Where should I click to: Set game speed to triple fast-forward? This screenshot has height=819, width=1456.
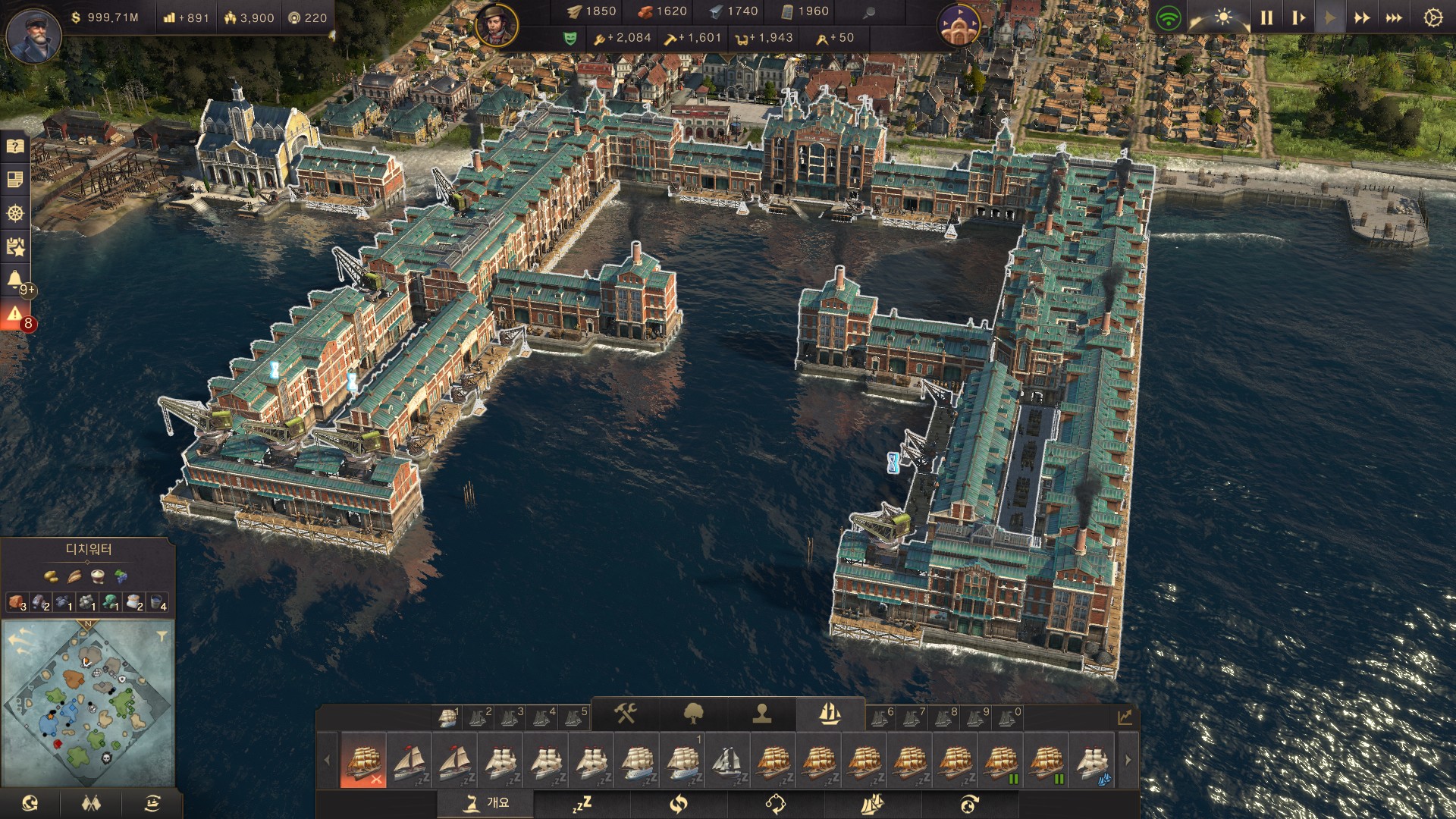(x=1394, y=17)
